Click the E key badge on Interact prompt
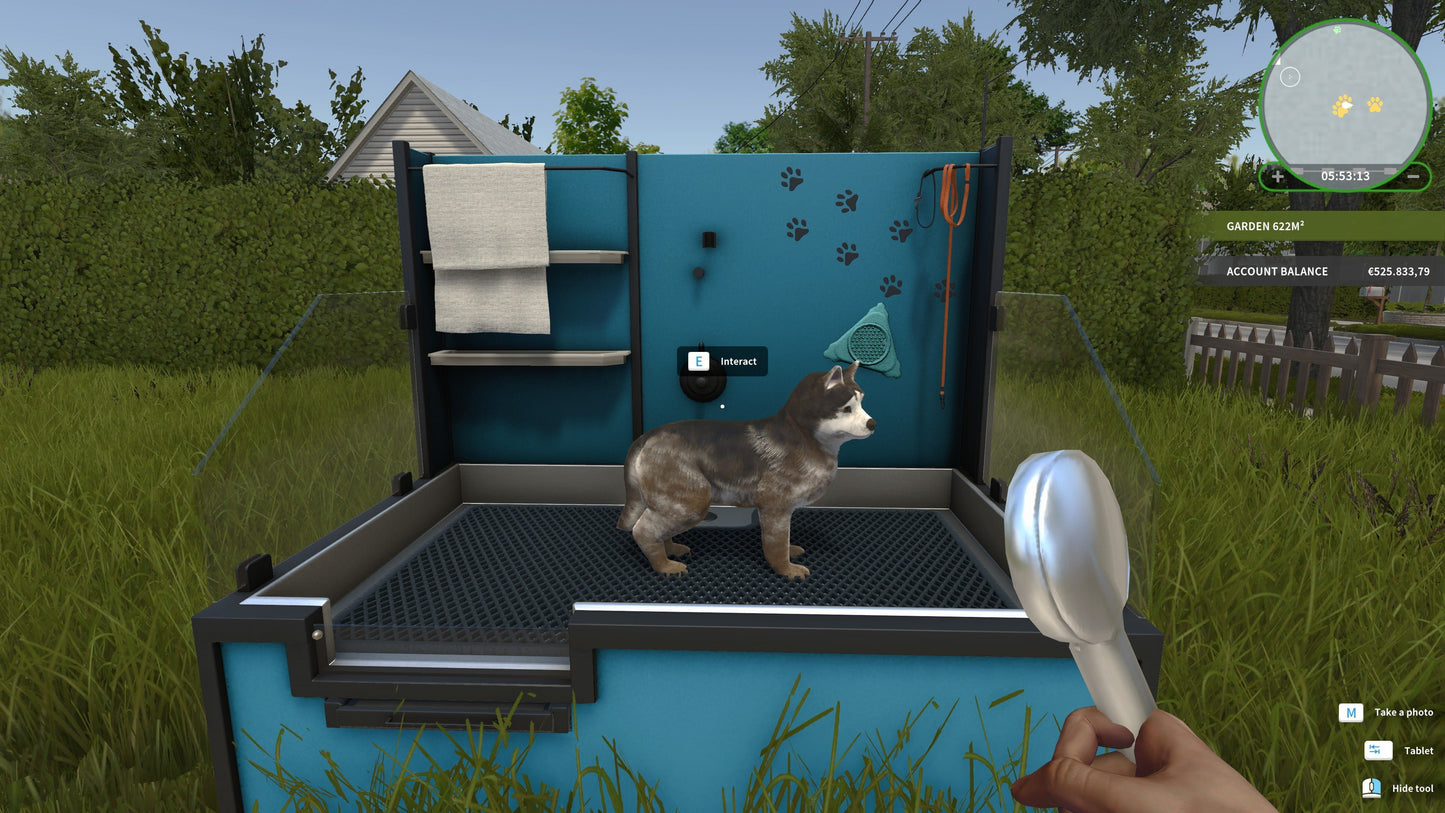The width and height of the screenshot is (1445, 813). point(697,361)
